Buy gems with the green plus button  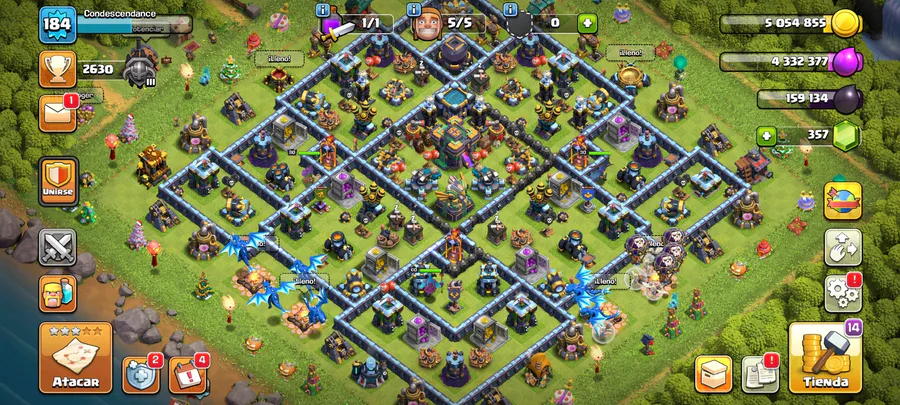[x=767, y=135]
